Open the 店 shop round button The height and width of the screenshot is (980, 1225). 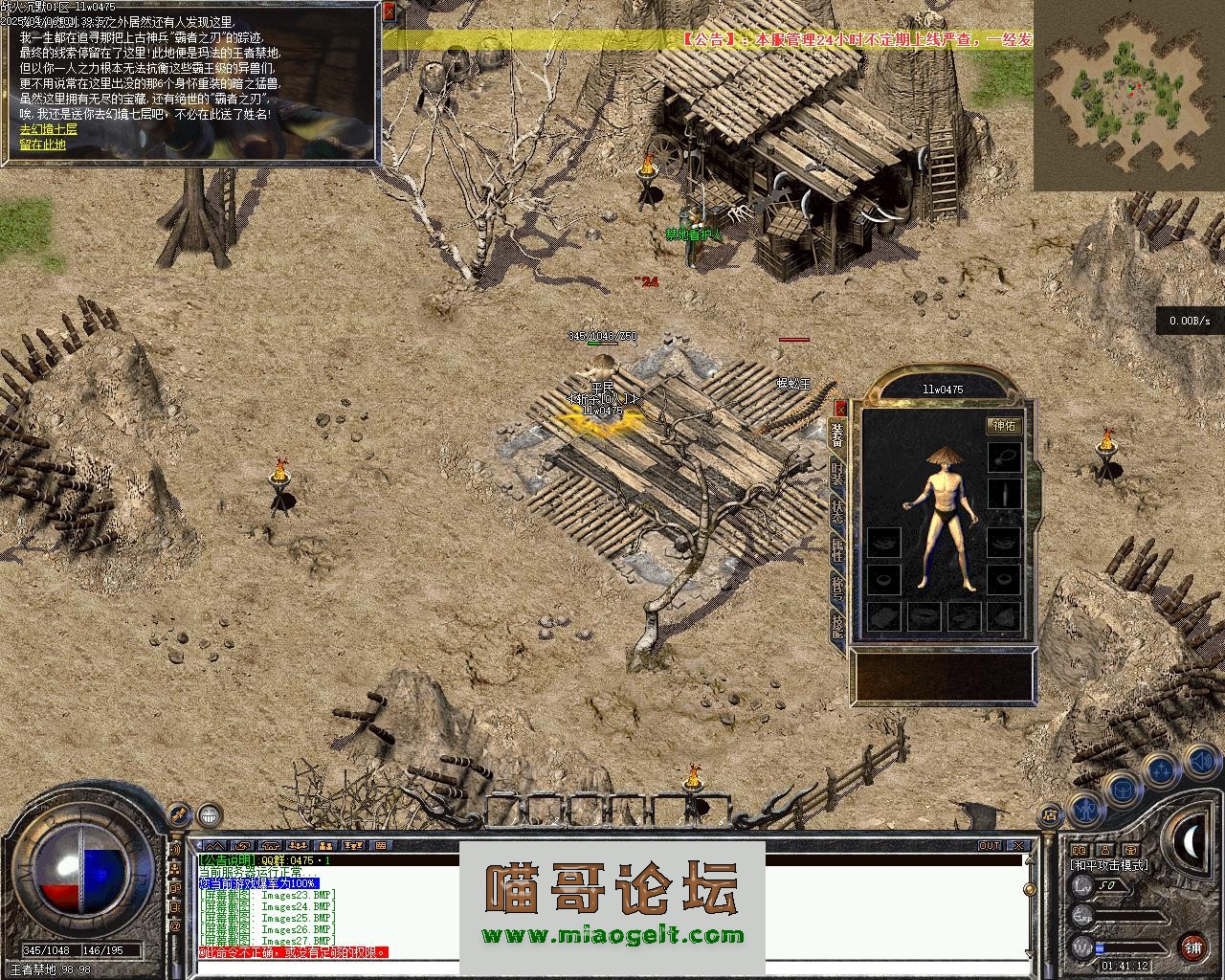coord(1050,816)
